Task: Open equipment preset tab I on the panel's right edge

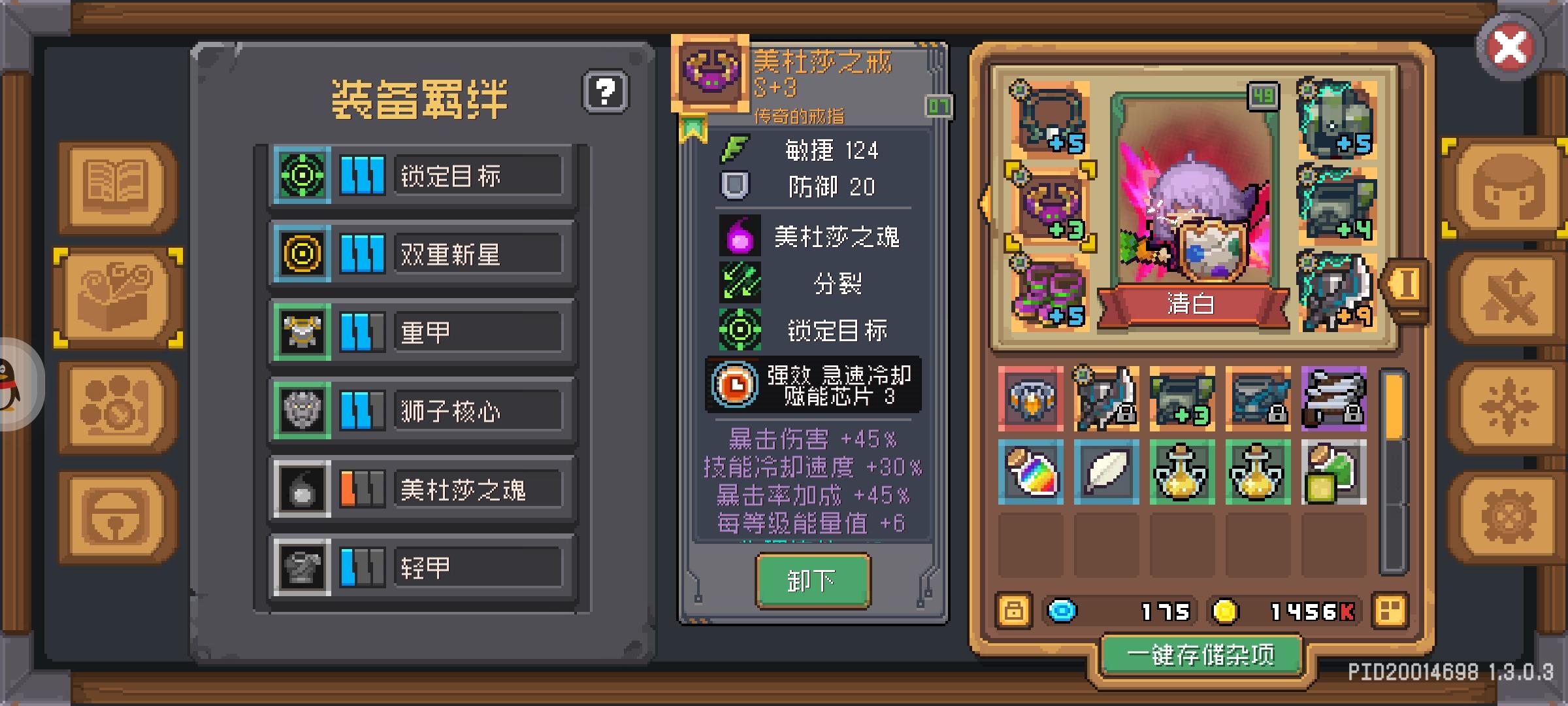Action: (x=1408, y=284)
